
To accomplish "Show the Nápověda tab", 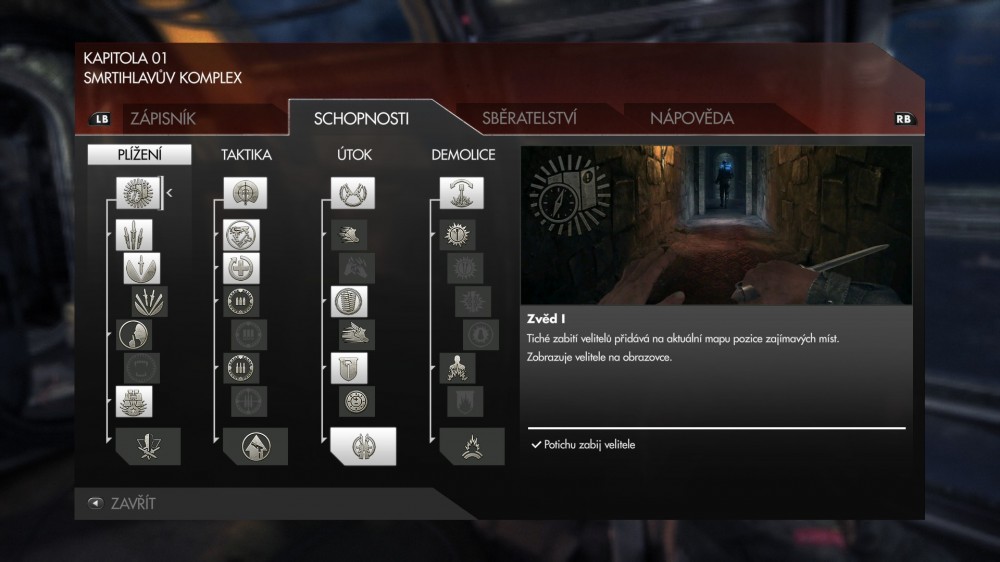I will tap(691, 118).
